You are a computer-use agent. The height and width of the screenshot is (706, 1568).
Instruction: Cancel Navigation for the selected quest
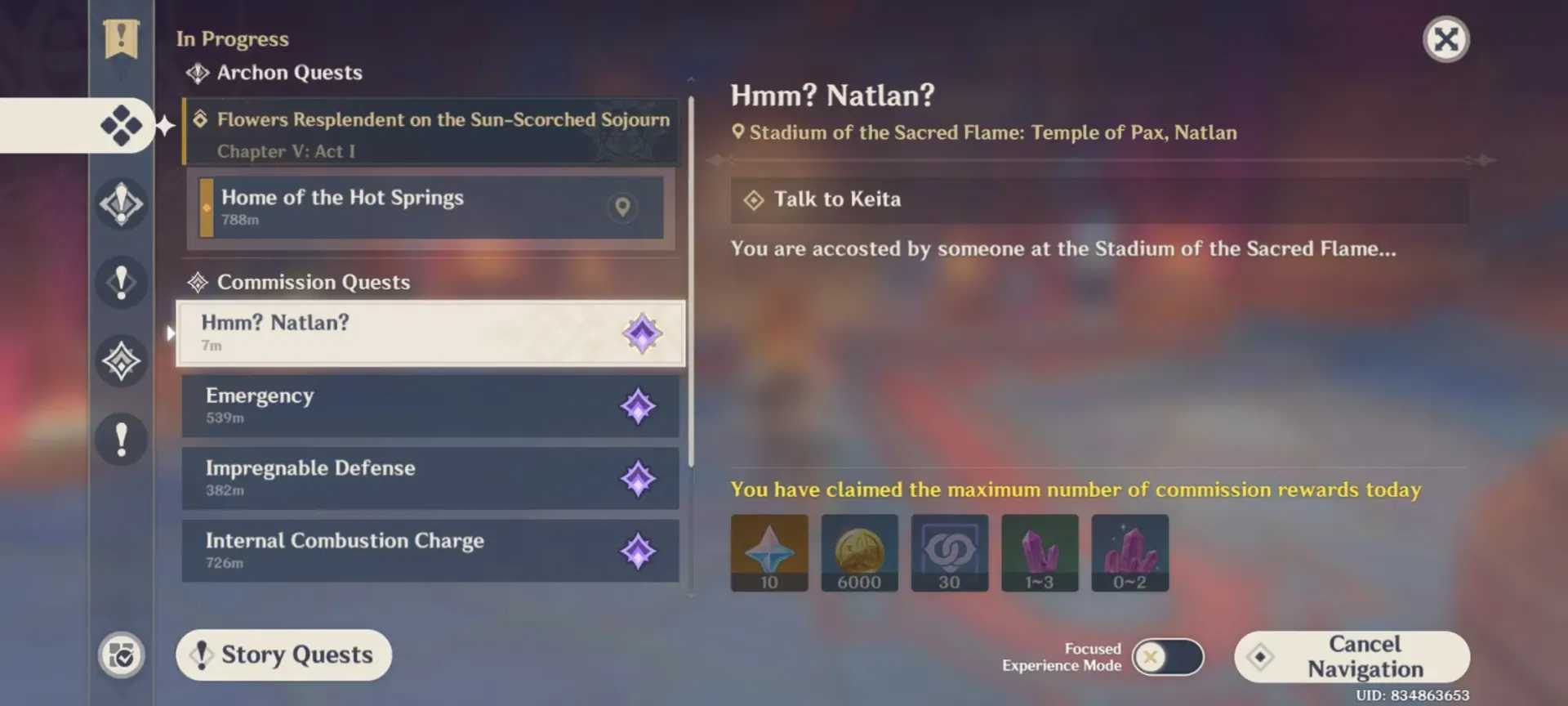point(1352,656)
